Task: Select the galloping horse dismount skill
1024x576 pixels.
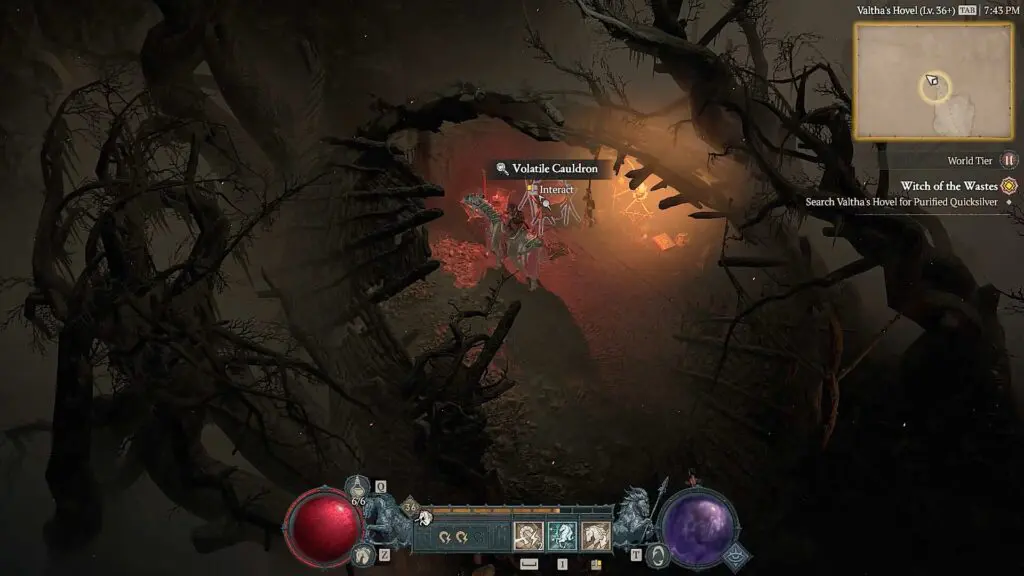Action: 596,537
